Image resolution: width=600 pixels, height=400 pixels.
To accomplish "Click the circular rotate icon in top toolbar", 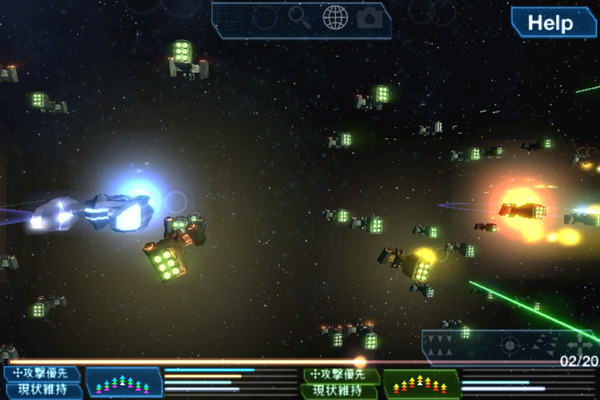I will pyautogui.click(x=264, y=17).
